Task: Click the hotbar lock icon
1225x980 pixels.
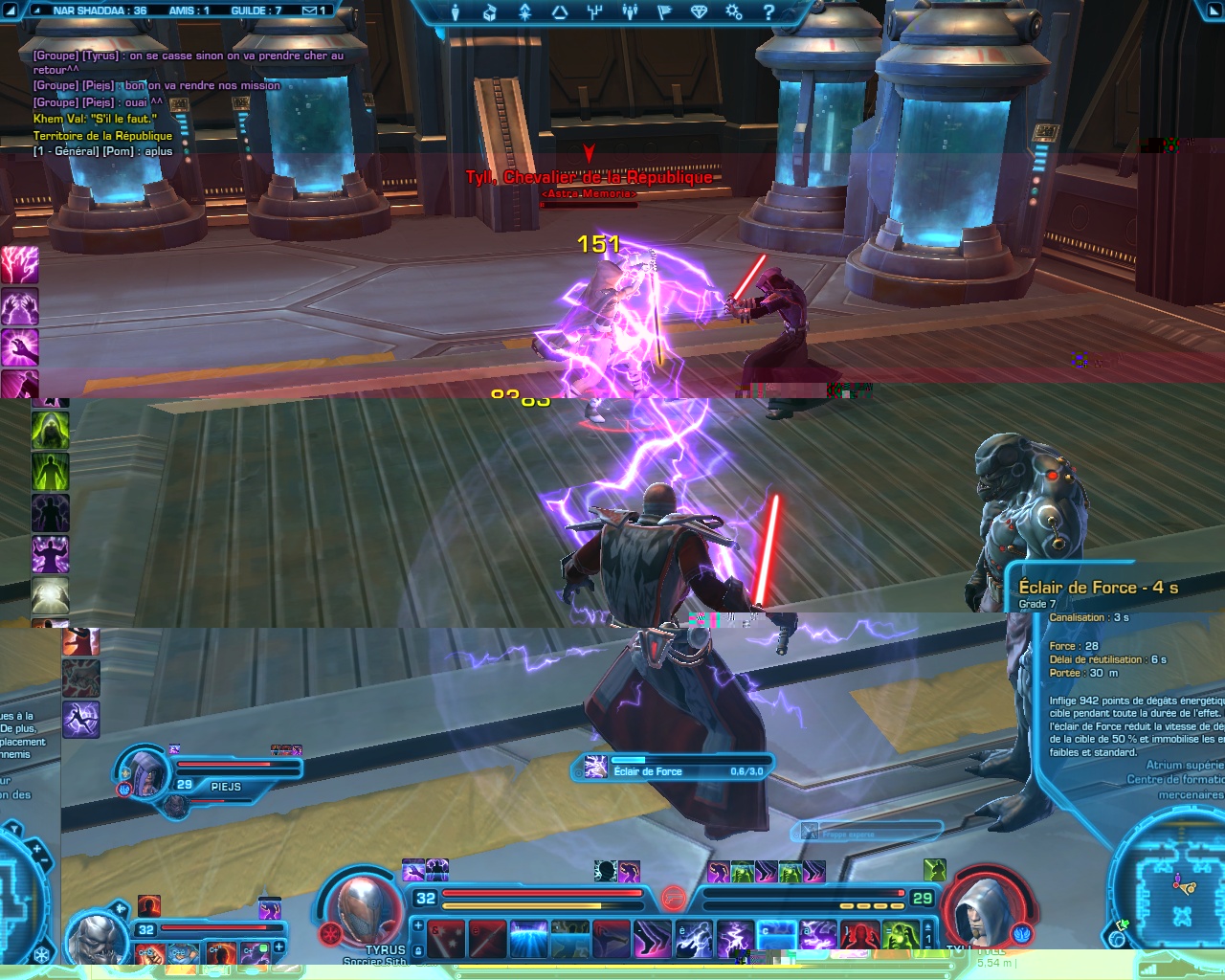Action: point(418,950)
